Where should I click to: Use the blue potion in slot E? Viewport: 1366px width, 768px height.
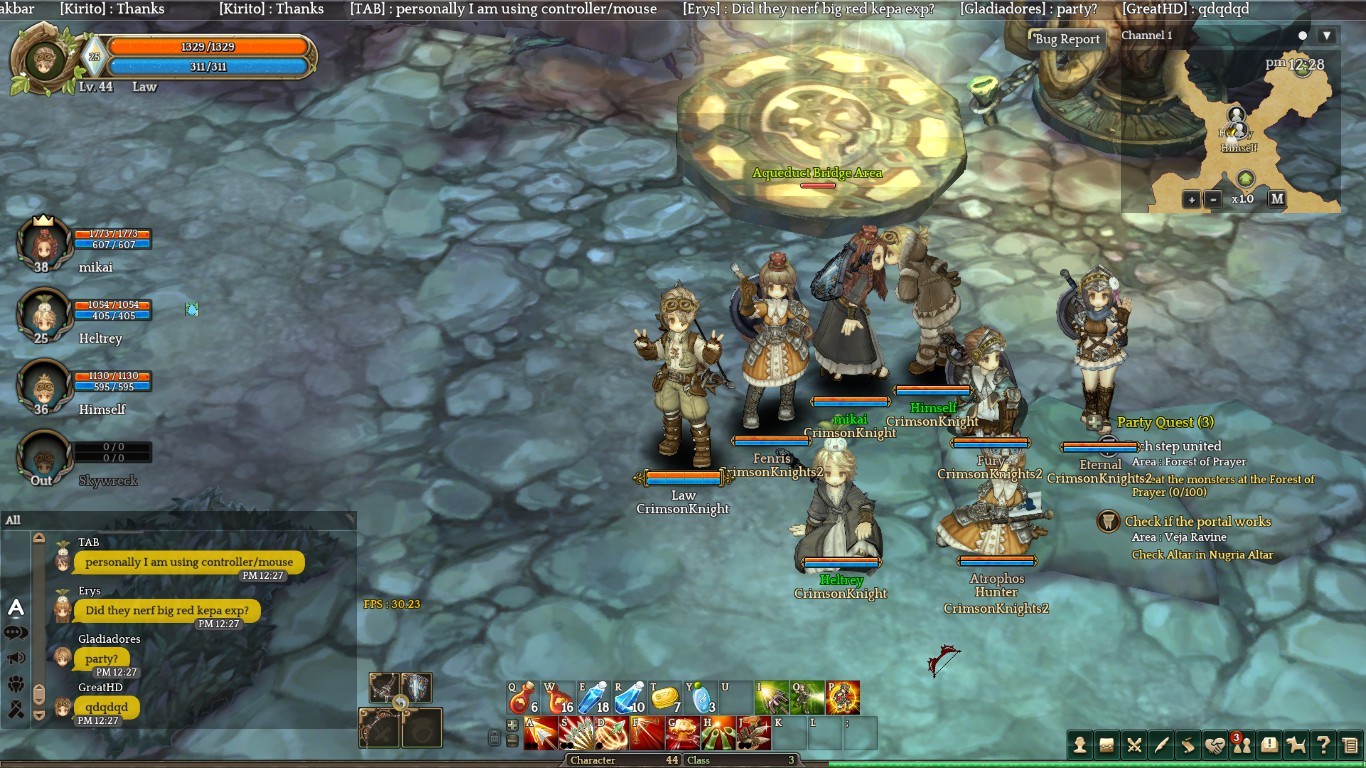pos(594,697)
